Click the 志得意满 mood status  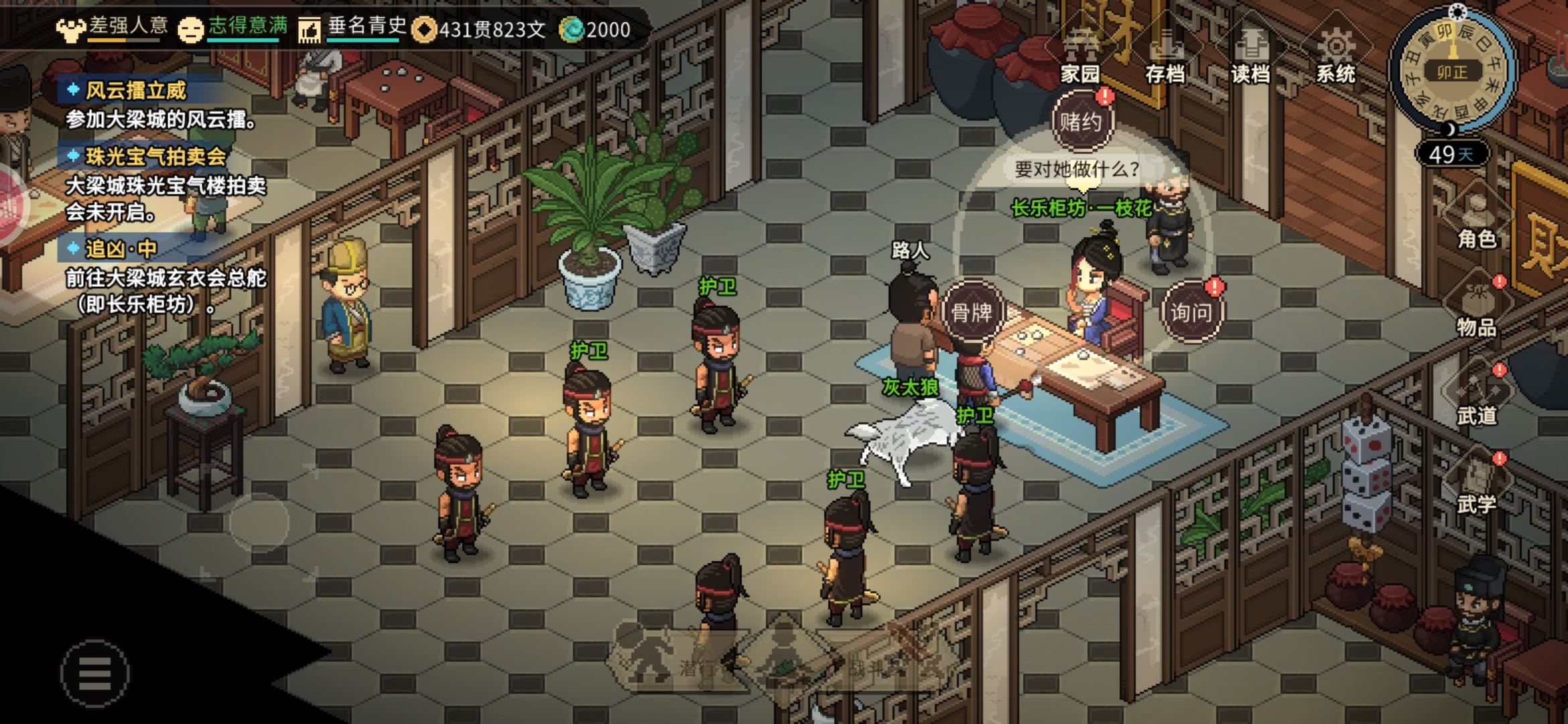pyautogui.click(x=235, y=28)
